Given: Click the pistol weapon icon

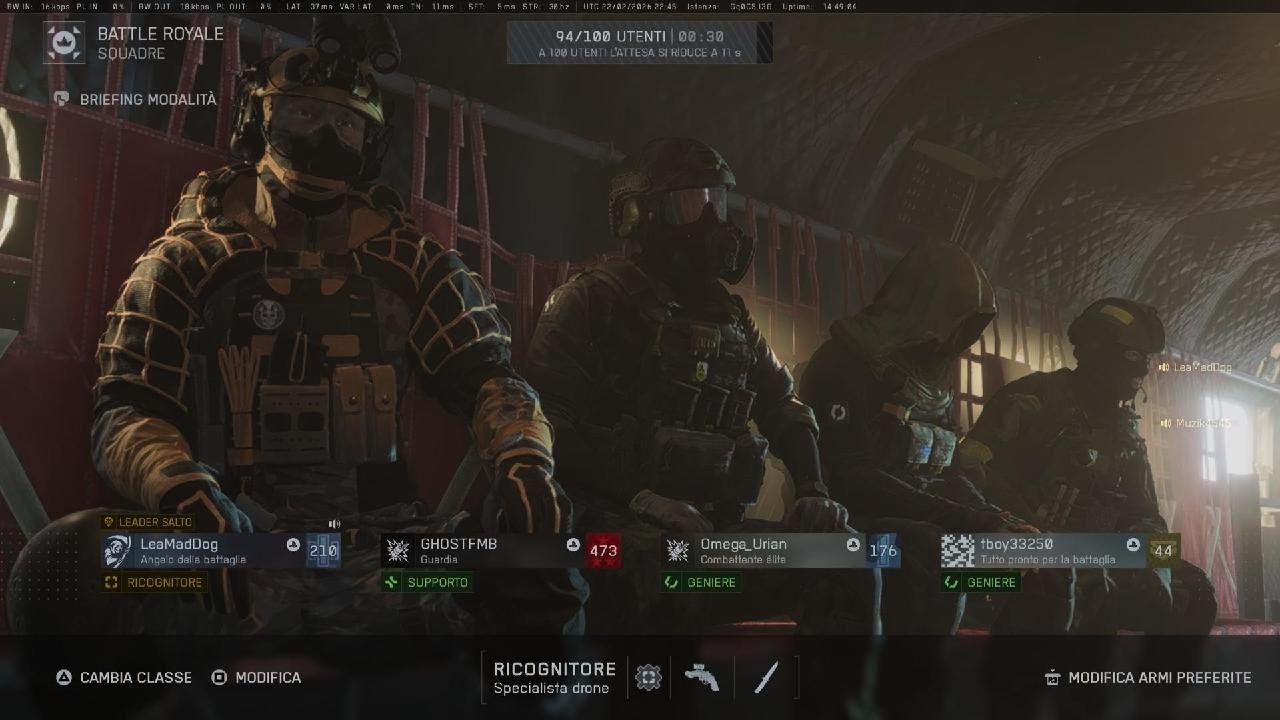Looking at the screenshot, I should click(702, 678).
